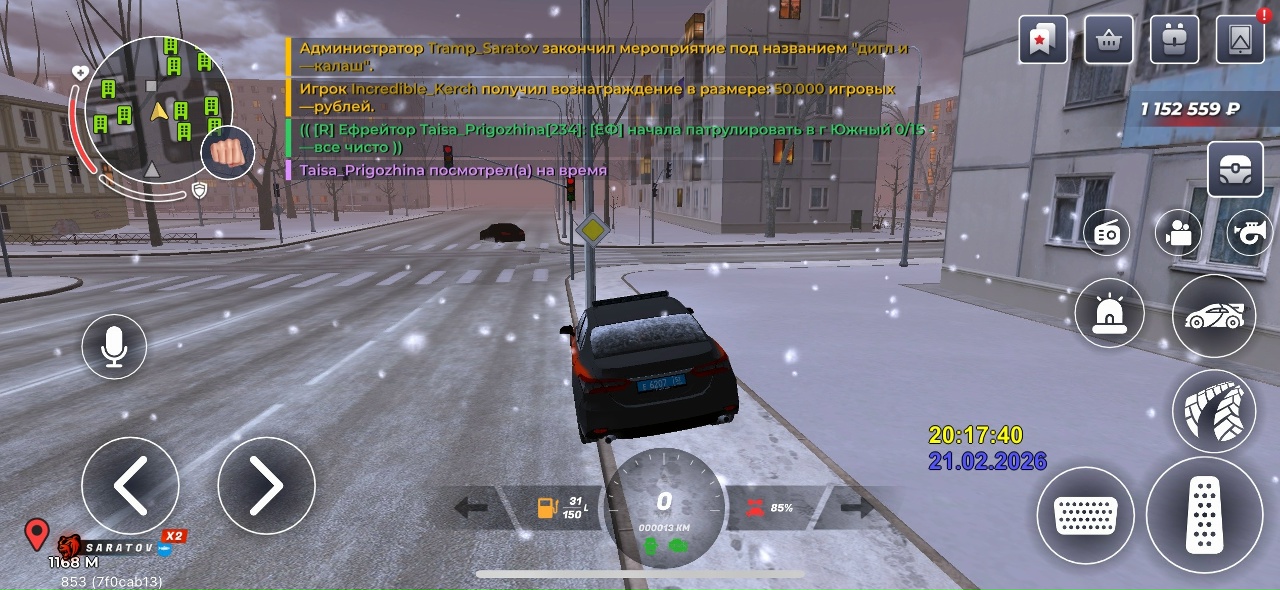Toggle the right turn signal arrow
Screen dimensions: 1280x590
click(x=856, y=508)
